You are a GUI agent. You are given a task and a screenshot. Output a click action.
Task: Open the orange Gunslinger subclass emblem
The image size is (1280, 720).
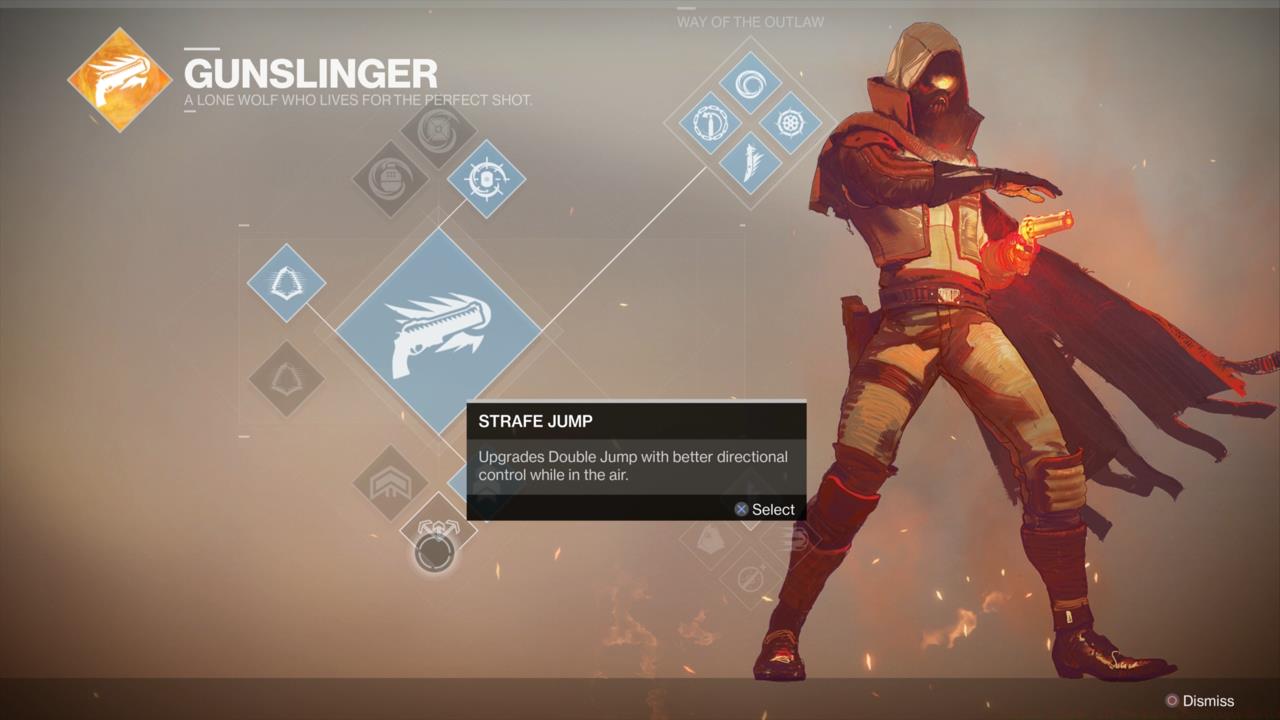point(120,80)
